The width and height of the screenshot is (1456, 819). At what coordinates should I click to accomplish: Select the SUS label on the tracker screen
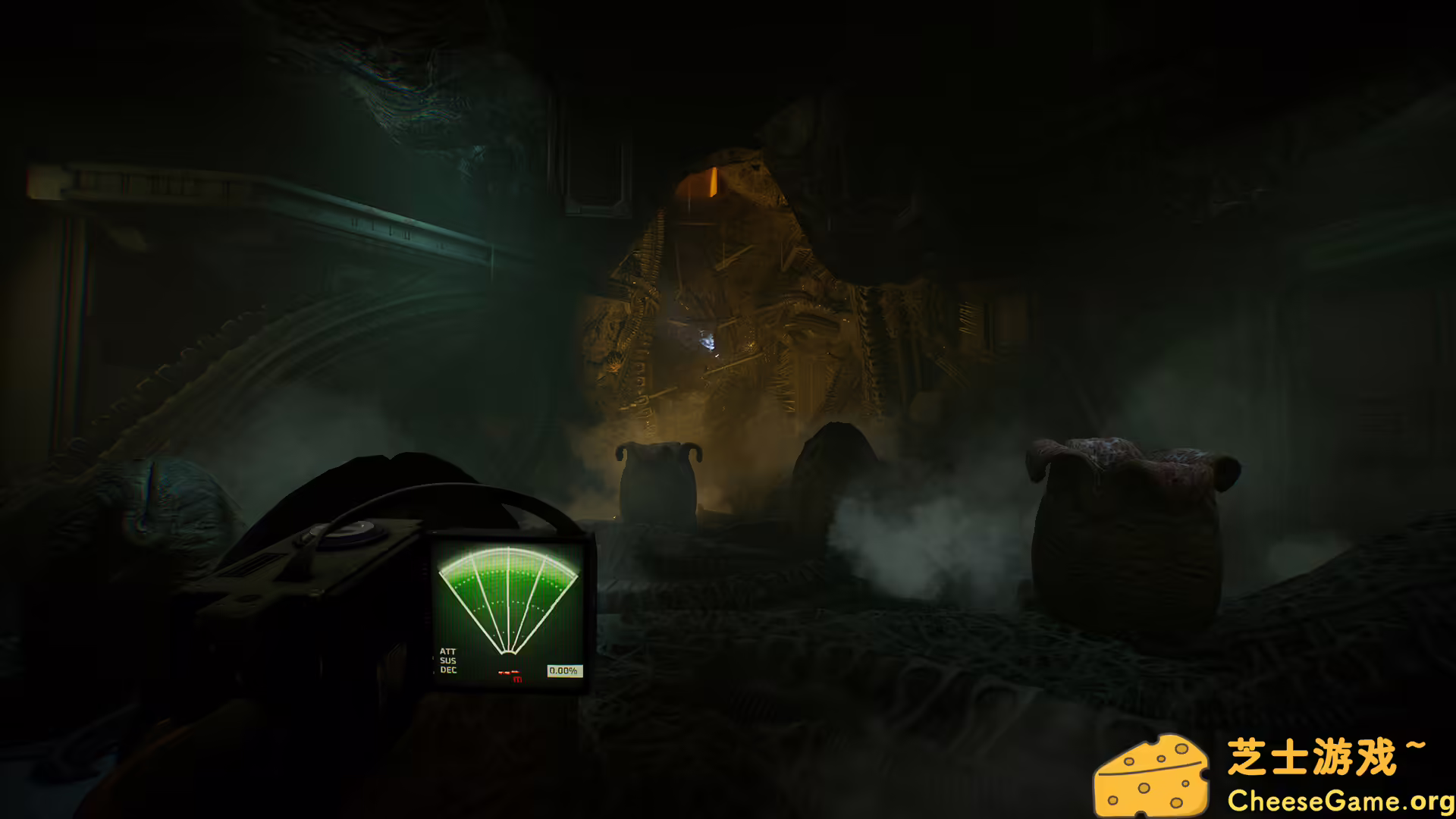click(448, 661)
